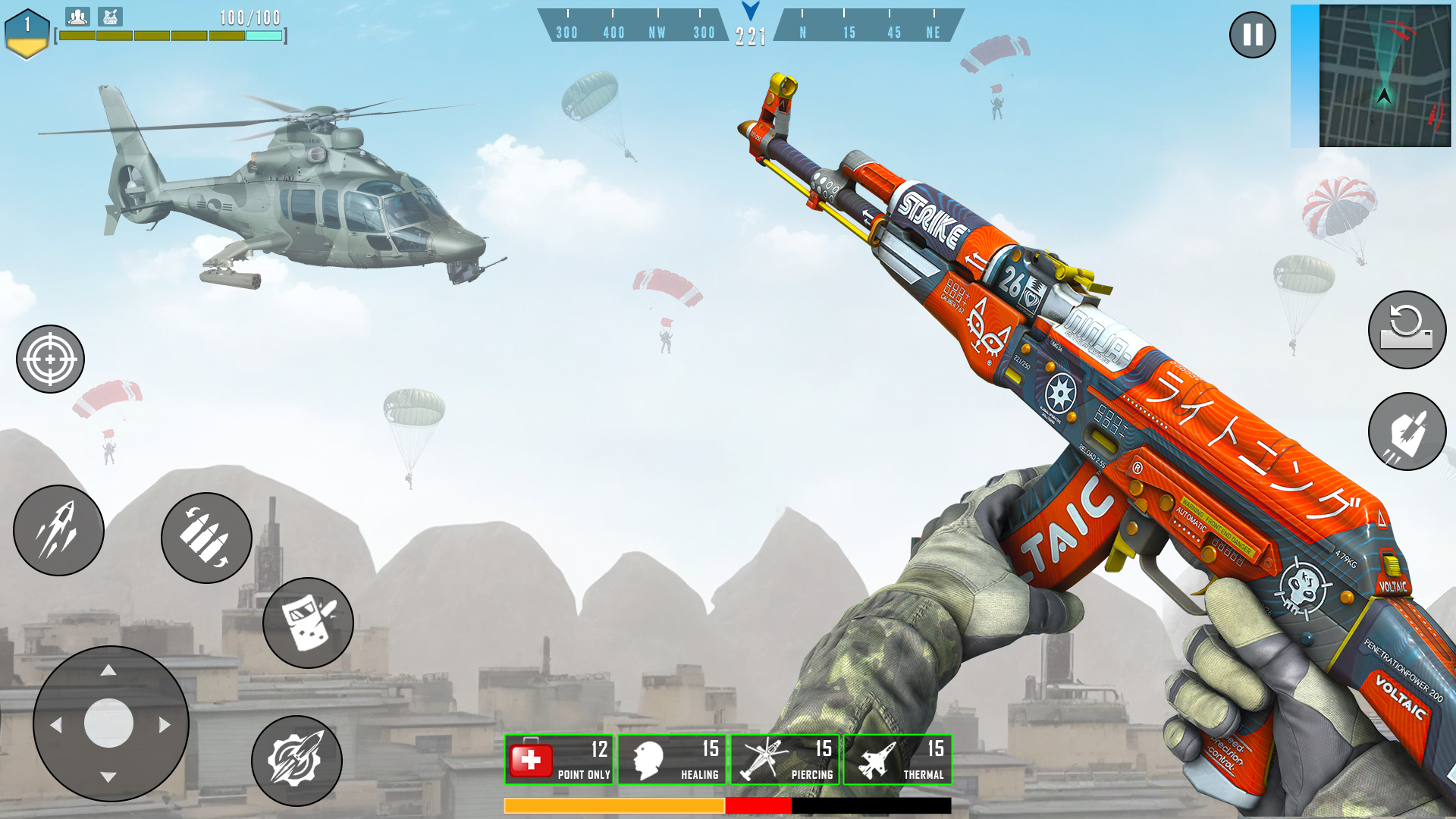Activate the riot shield button
This screenshot has height=819, width=1456.
coord(308,623)
